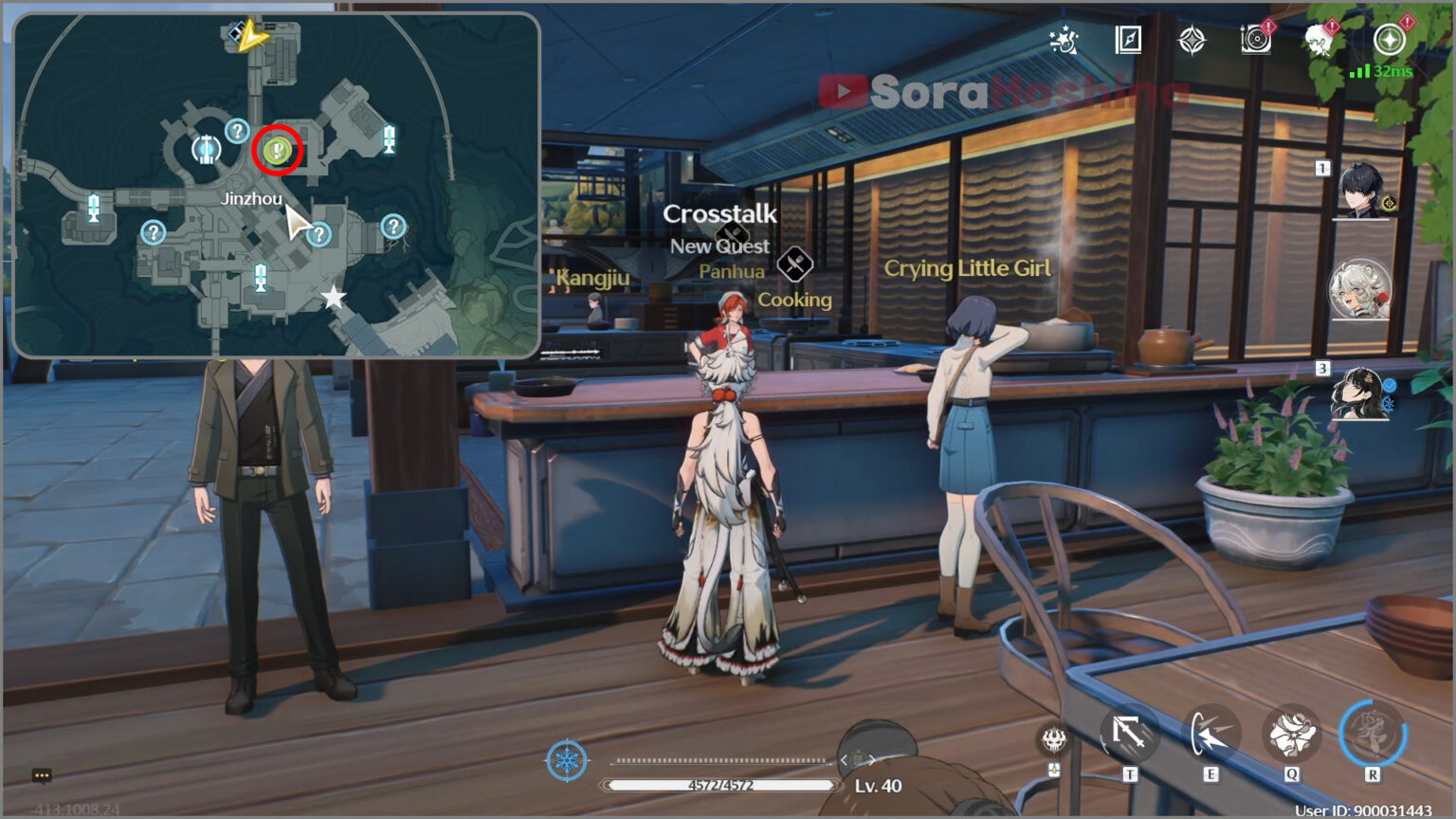
Task: Open the turntable disc icon
Action: click(x=1255, y=40)
